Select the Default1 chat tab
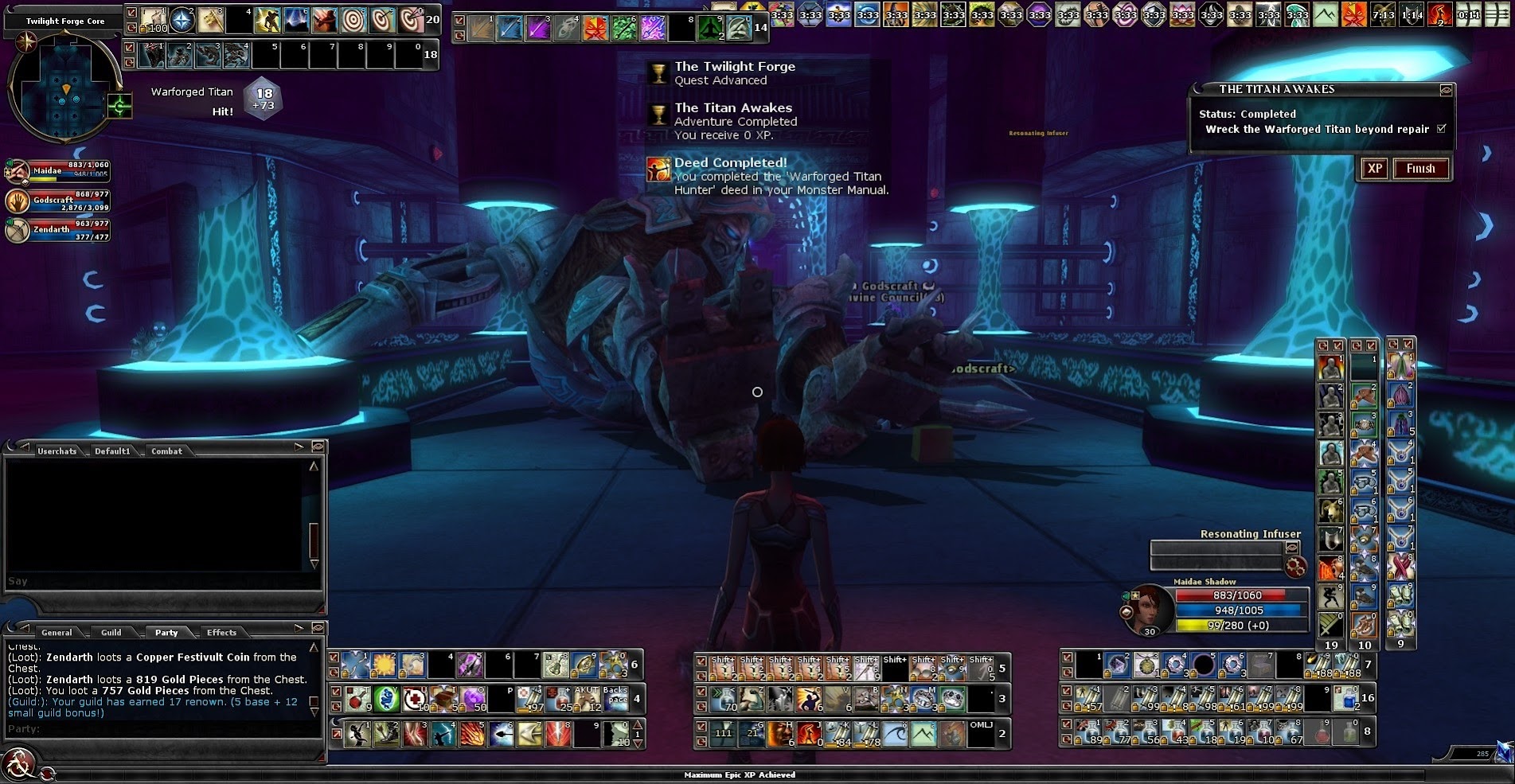The image size is (1515, 784). click(x=112, y=451)
